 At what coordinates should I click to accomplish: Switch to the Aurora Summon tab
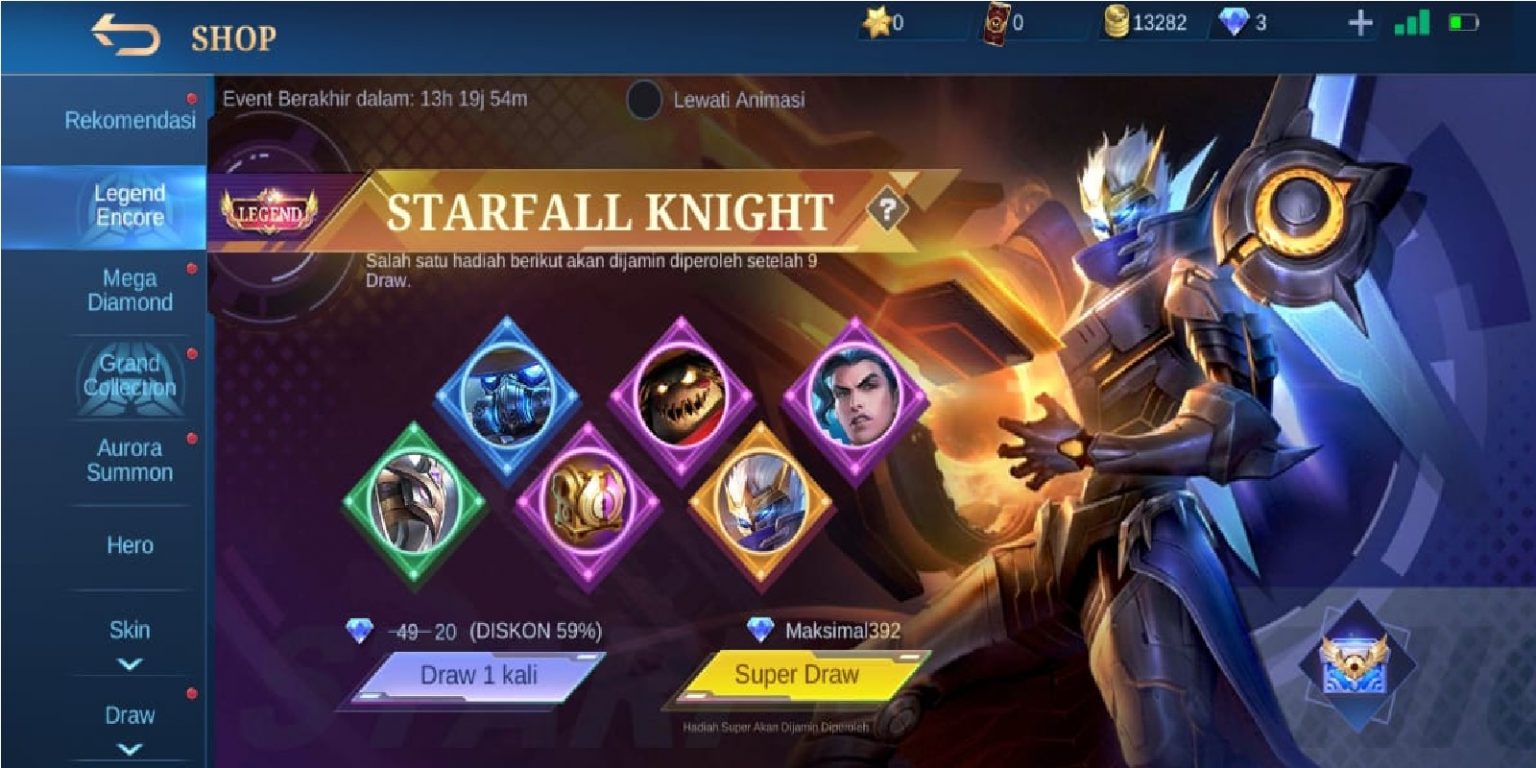(x=130, y=460)
